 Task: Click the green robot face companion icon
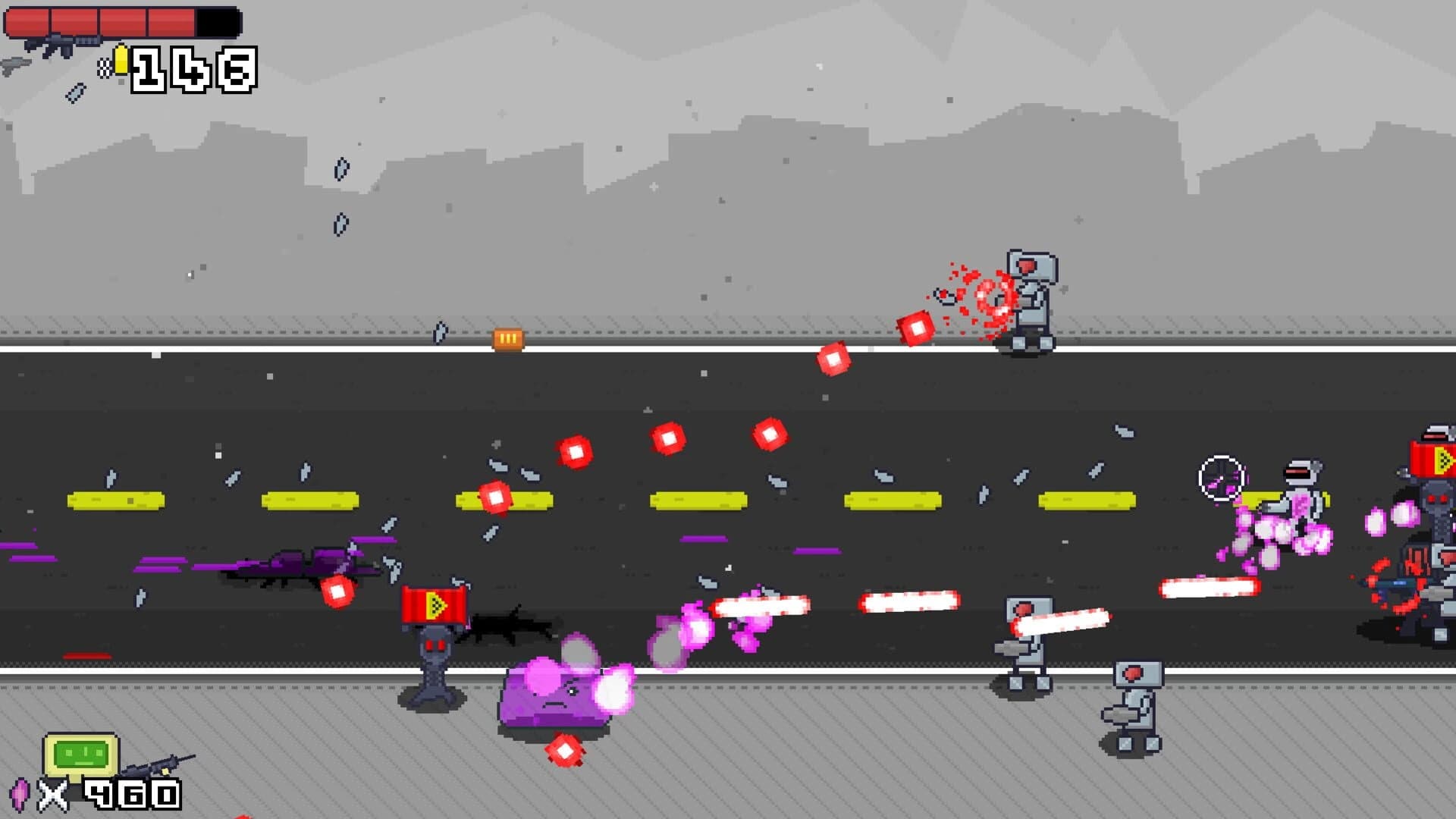tap(81, 753)
